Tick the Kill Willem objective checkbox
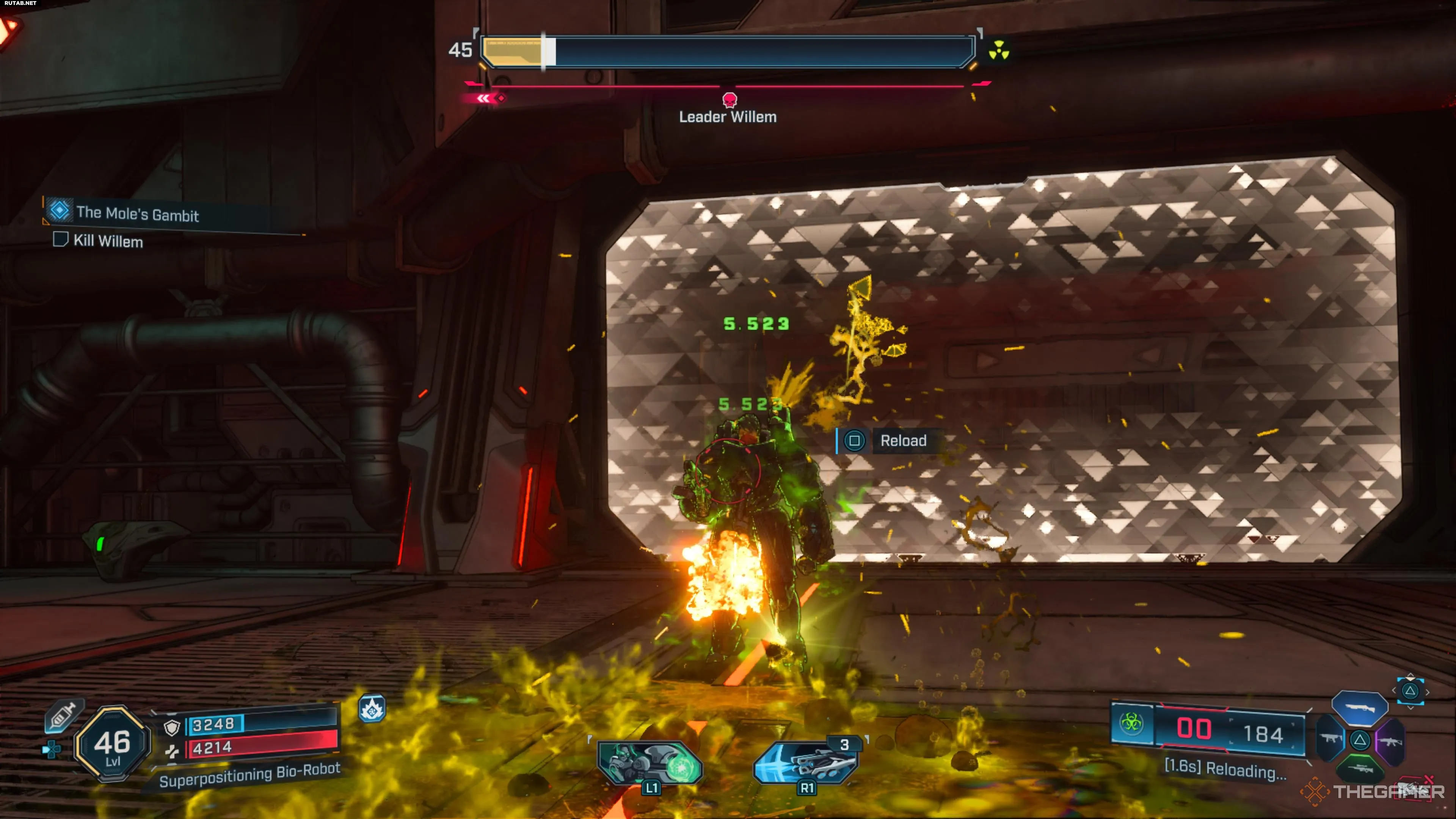This screenshot has width=1456, height=819. (x=60, y=240)
